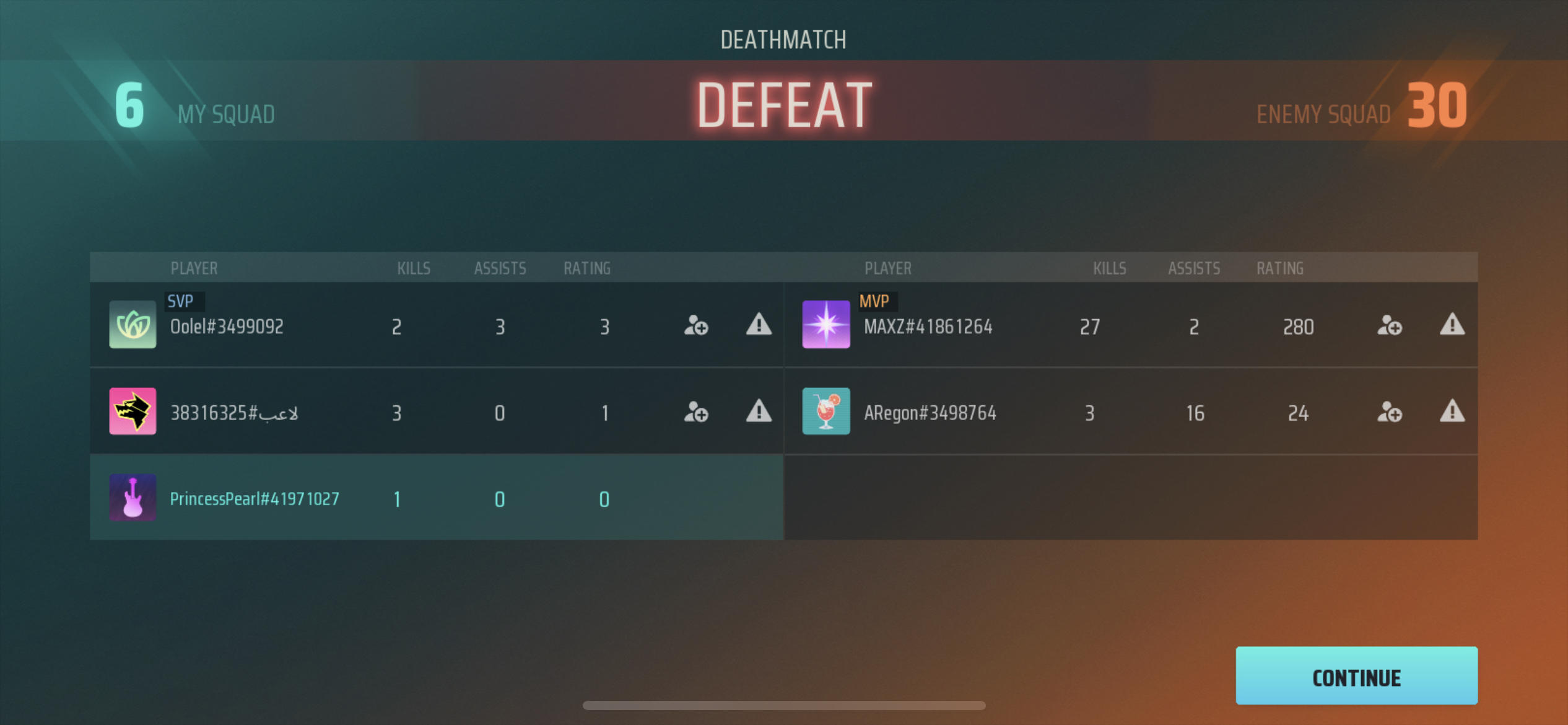Click ARegon's cocktail avatar

click(826, 413)
